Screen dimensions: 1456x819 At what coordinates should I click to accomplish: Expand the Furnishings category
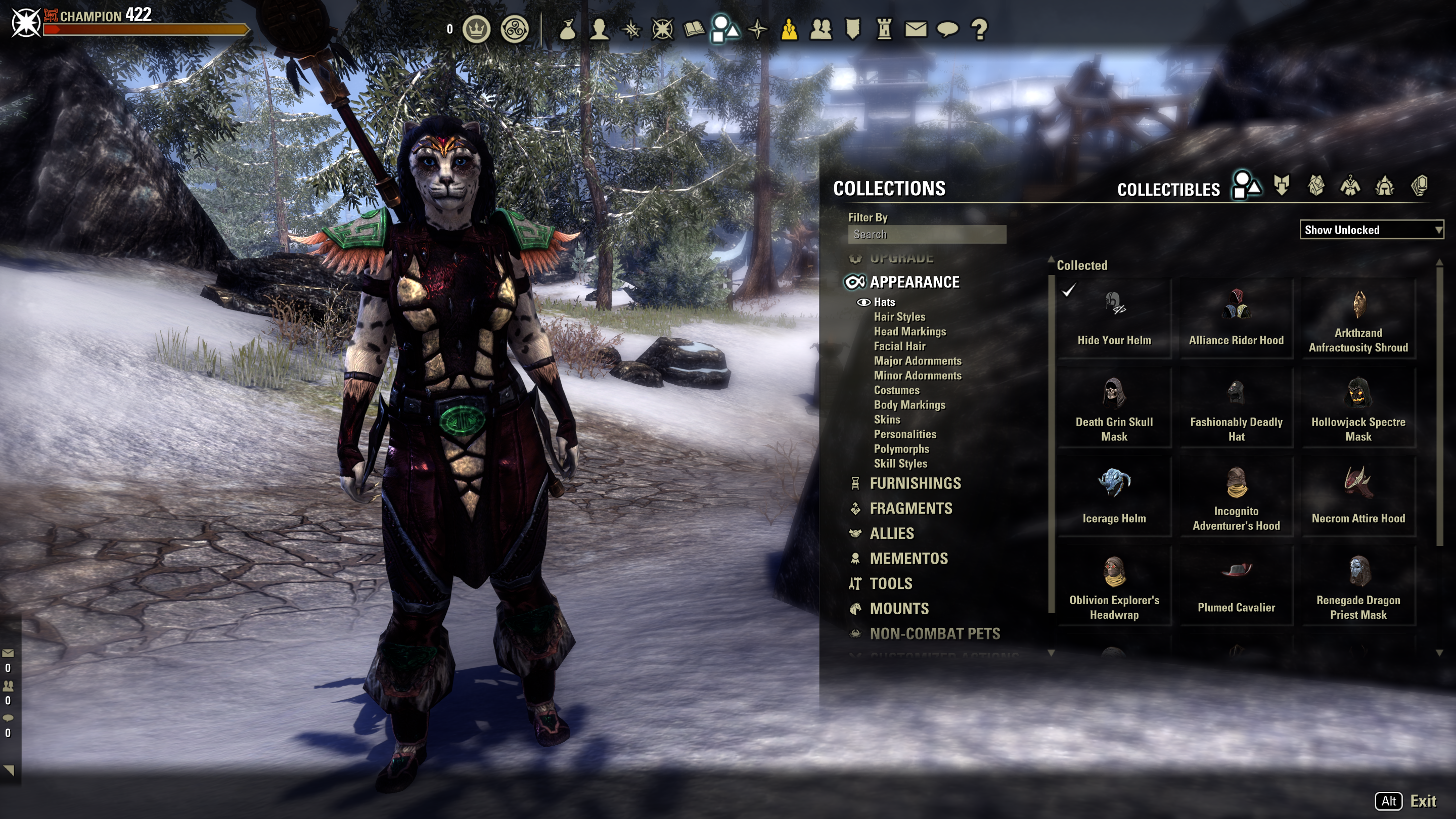coord(915,484)
